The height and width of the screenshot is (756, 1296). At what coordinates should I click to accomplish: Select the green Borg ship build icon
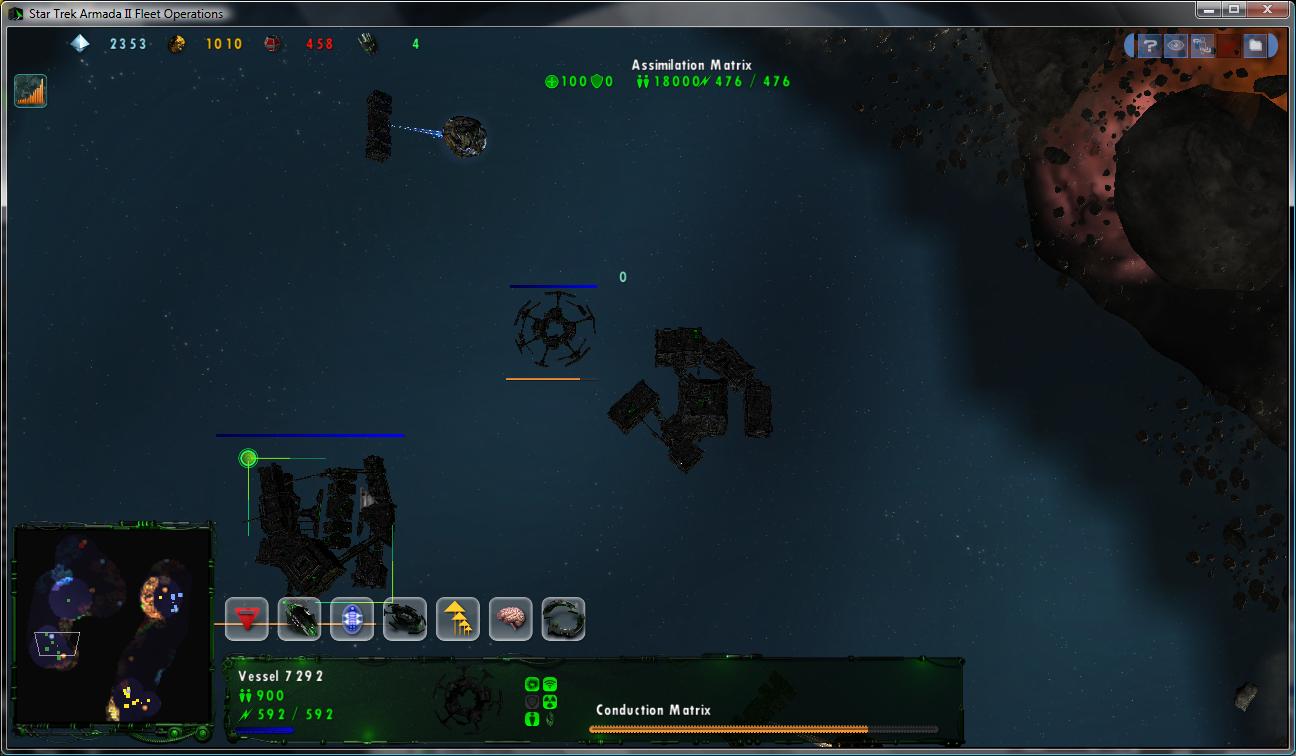[x=299, y=619]
